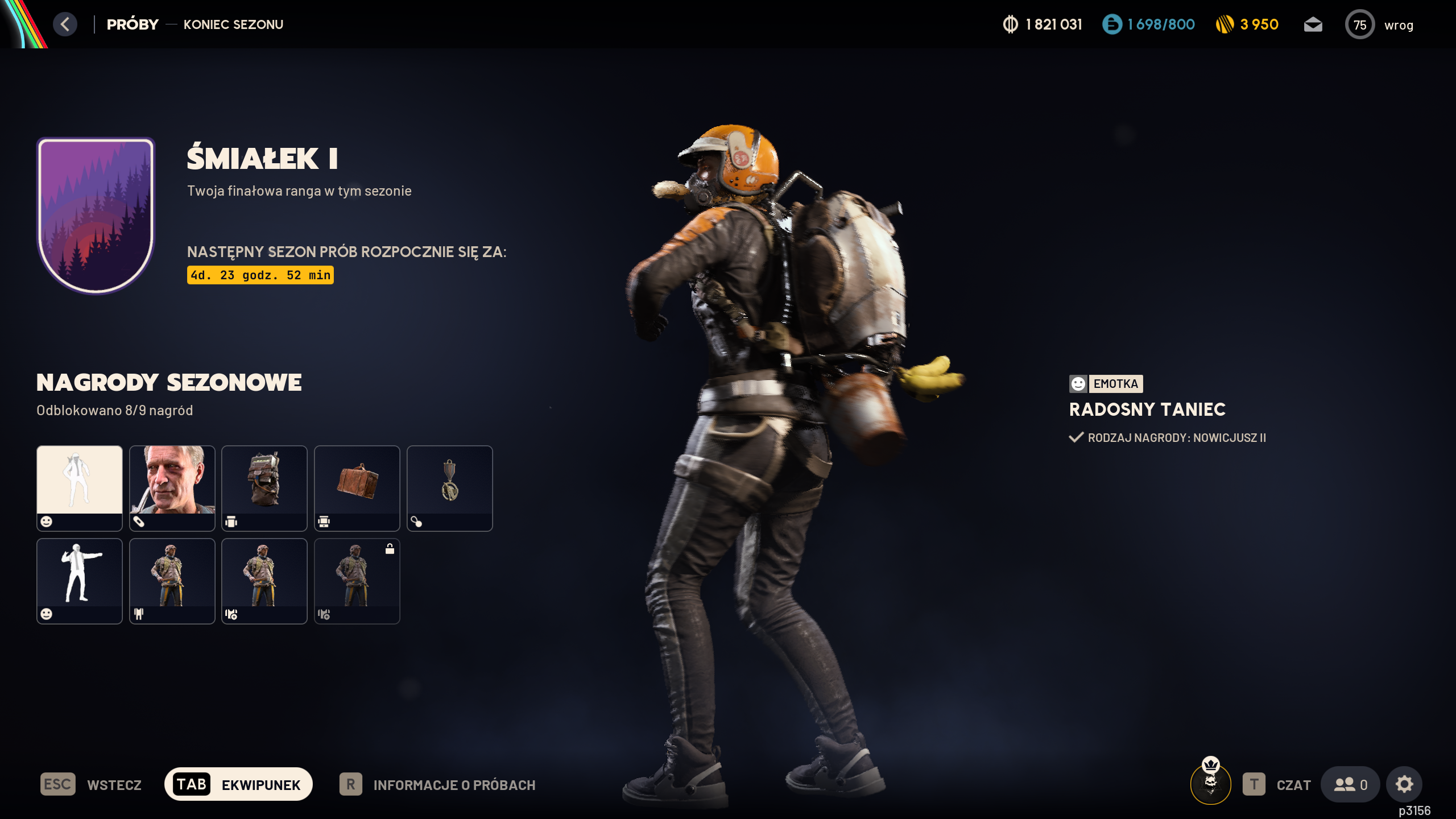Open the mail inbox
The width and height of the screenshot is (1456, 819).
pyautogui.click(x=1313, y=24)
